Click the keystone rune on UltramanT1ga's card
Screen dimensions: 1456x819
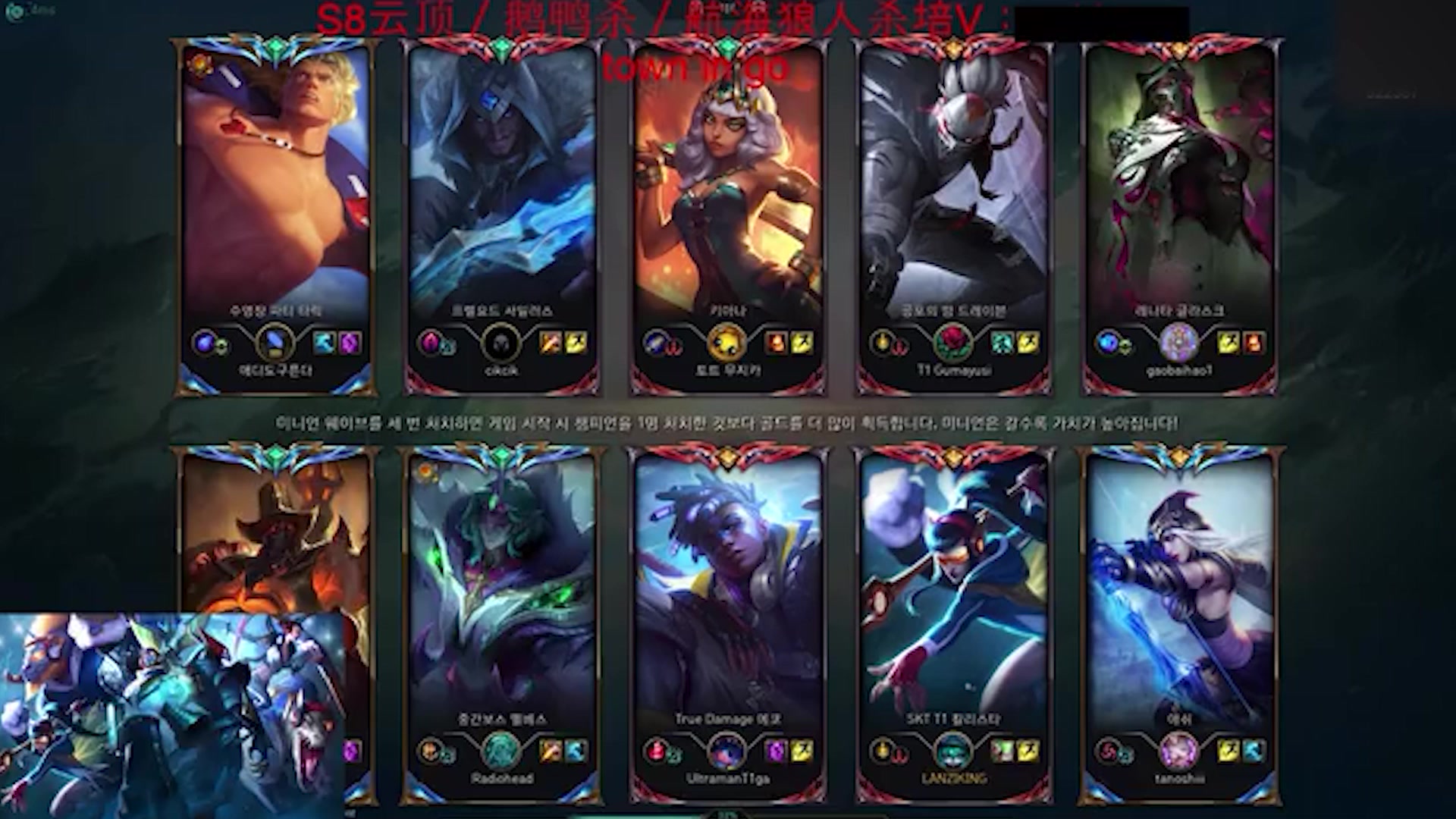tap(654, 752)
